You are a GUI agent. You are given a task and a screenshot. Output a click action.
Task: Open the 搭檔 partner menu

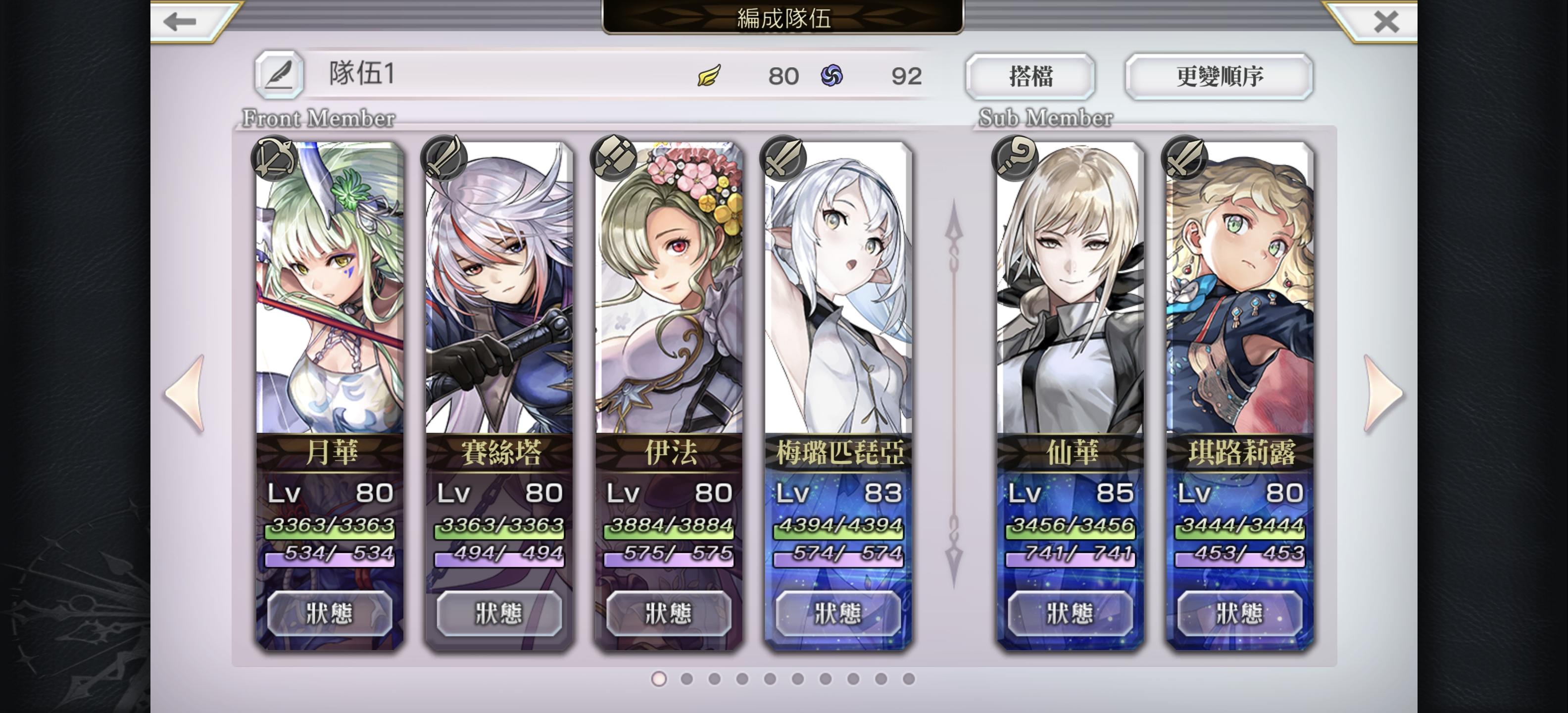tap(1030, 75)
